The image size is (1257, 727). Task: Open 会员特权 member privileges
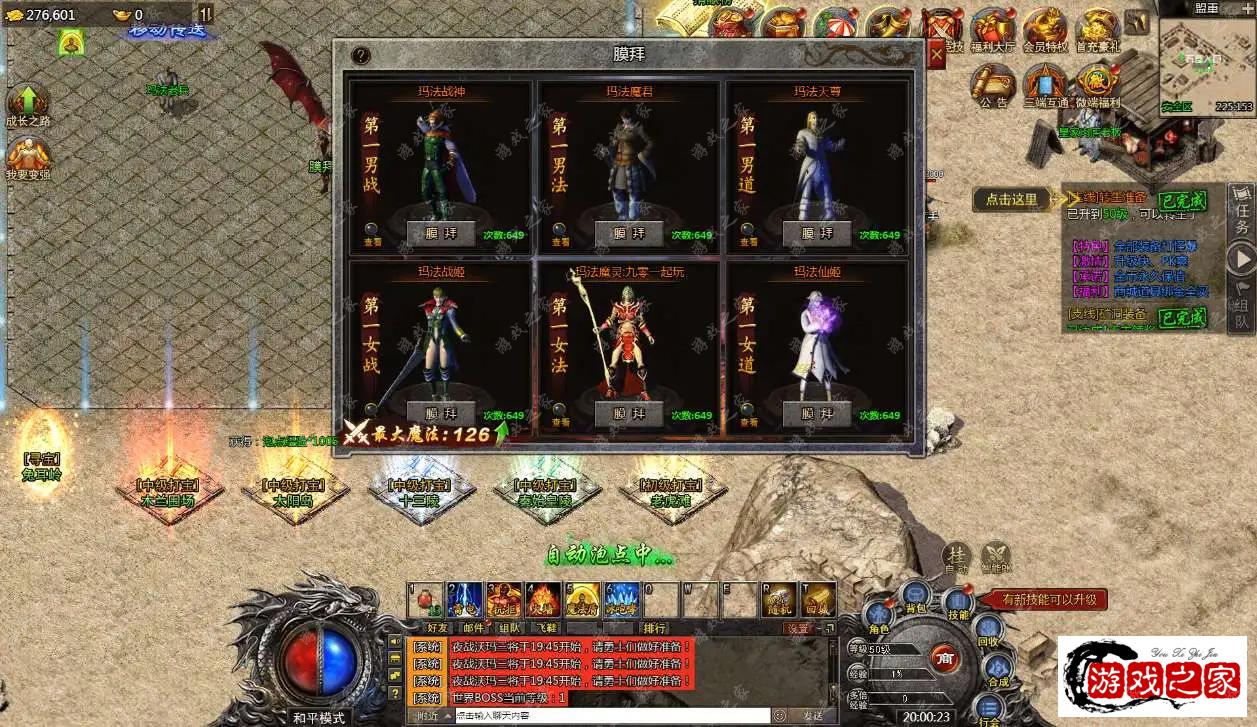pyautogui.click(x=1045, y=30)
